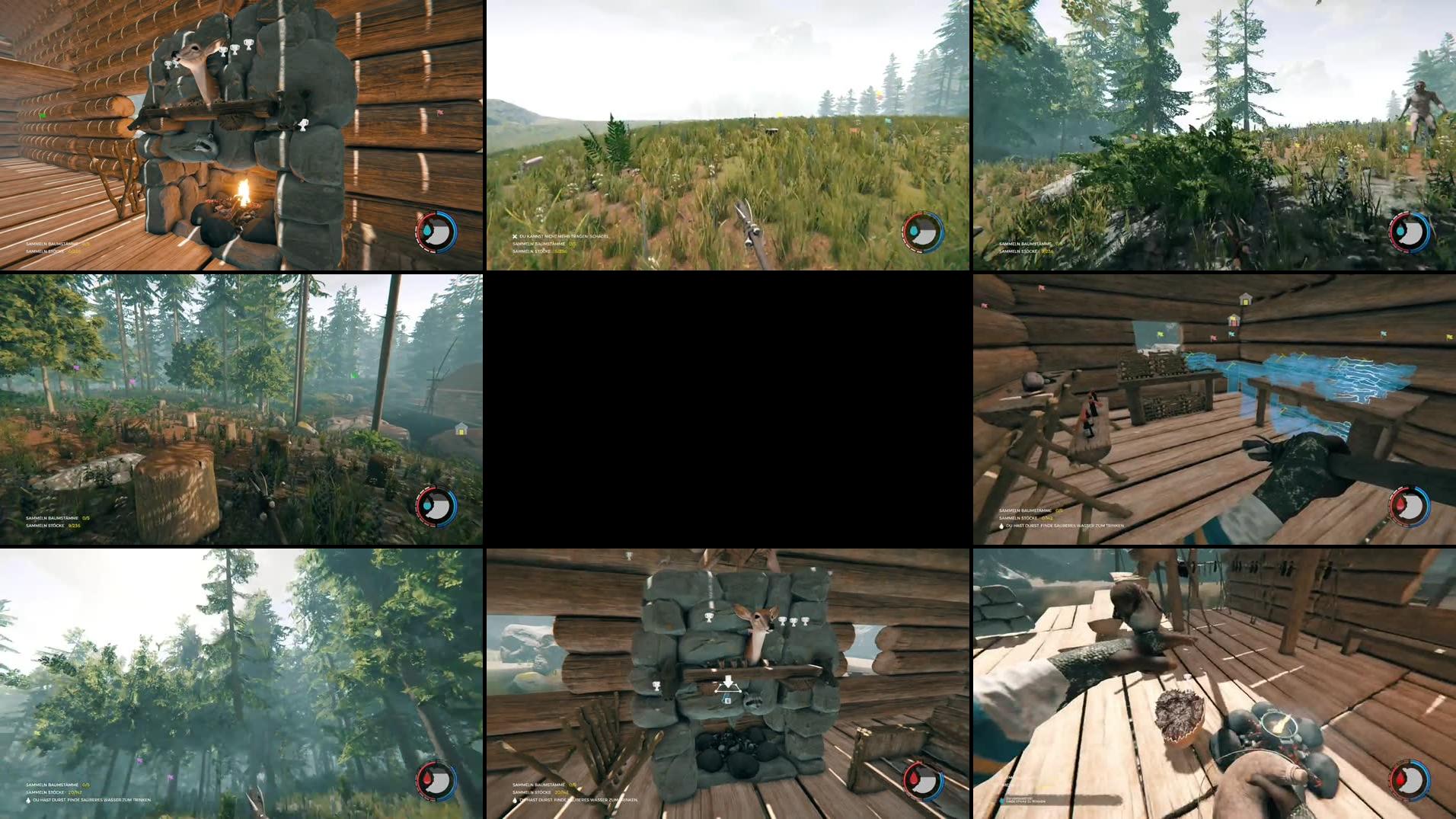Click the yellow 20/142 stick counter text
Viewport: 1456px width, 819px height.
click(x=76, y=791)
